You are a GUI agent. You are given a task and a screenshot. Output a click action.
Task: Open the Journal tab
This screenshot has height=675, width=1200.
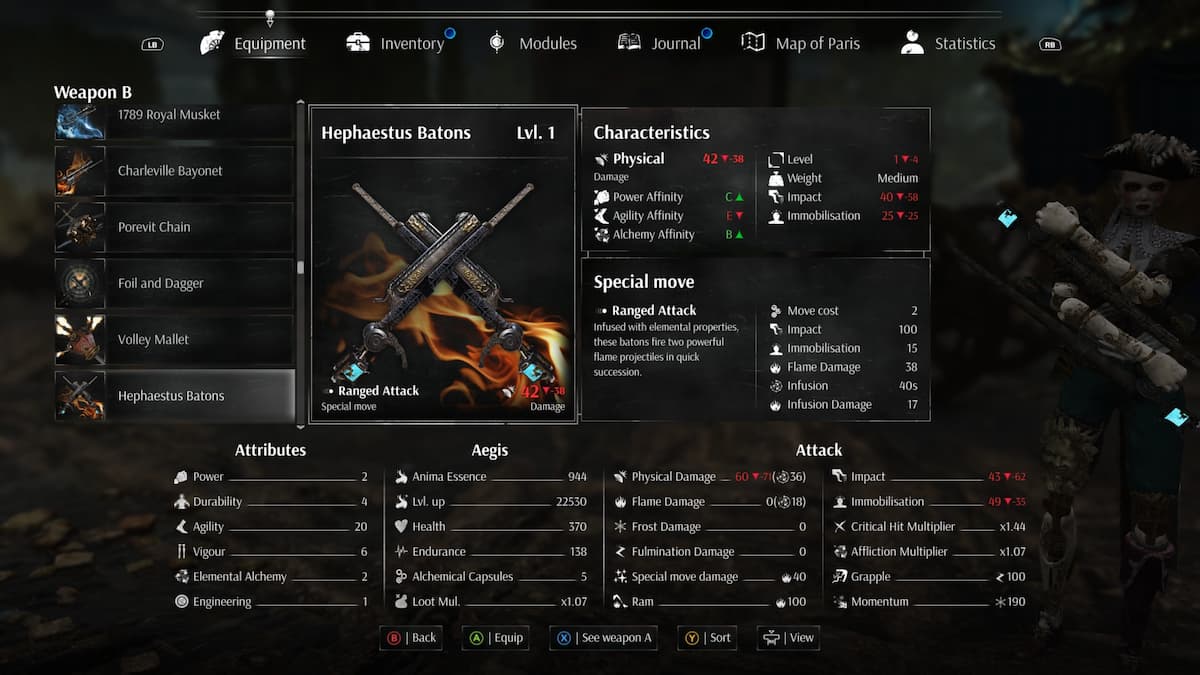click(660, 44)
